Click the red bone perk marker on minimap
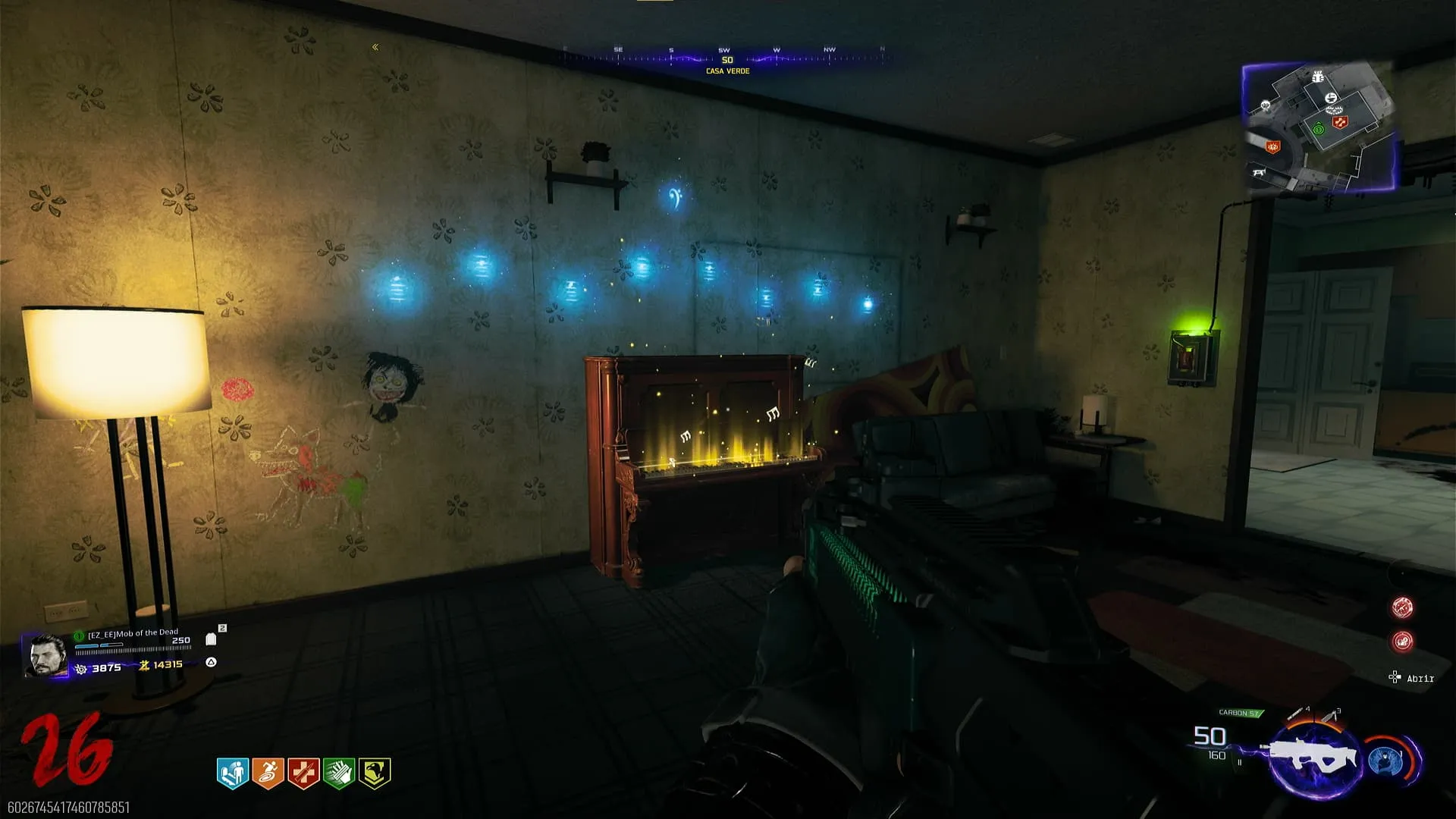 [x=1340, y=122]
